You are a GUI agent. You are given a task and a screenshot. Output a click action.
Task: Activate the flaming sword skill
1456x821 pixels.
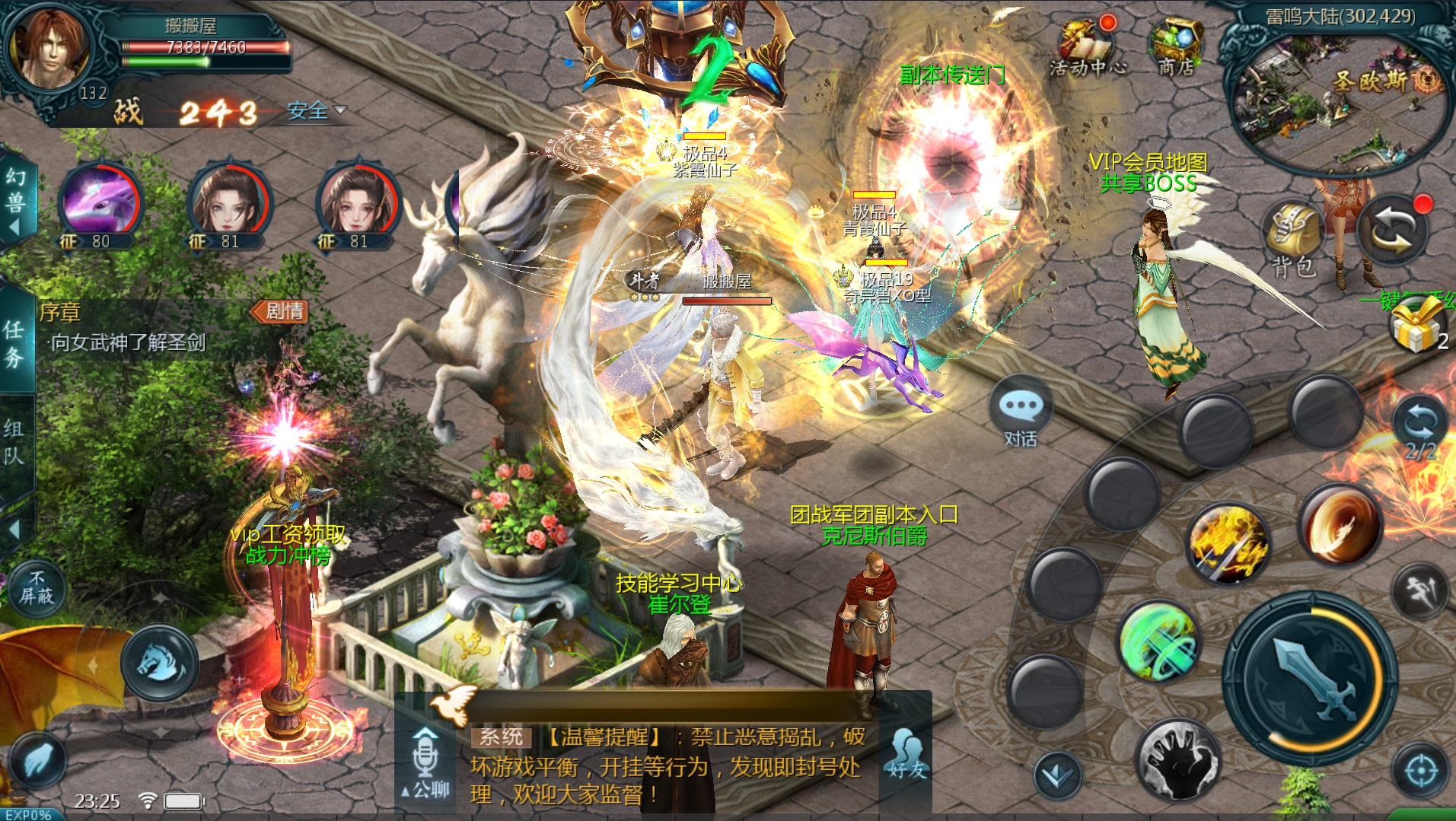coord(1228,543)
